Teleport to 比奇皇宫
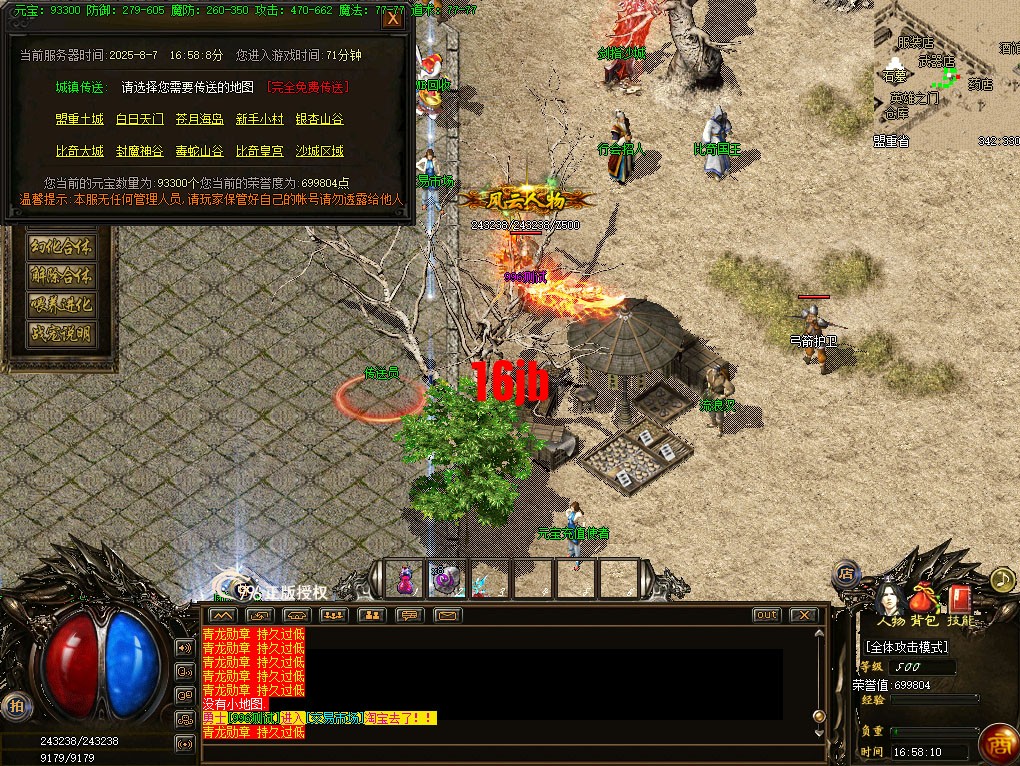 tap(260, 152)
